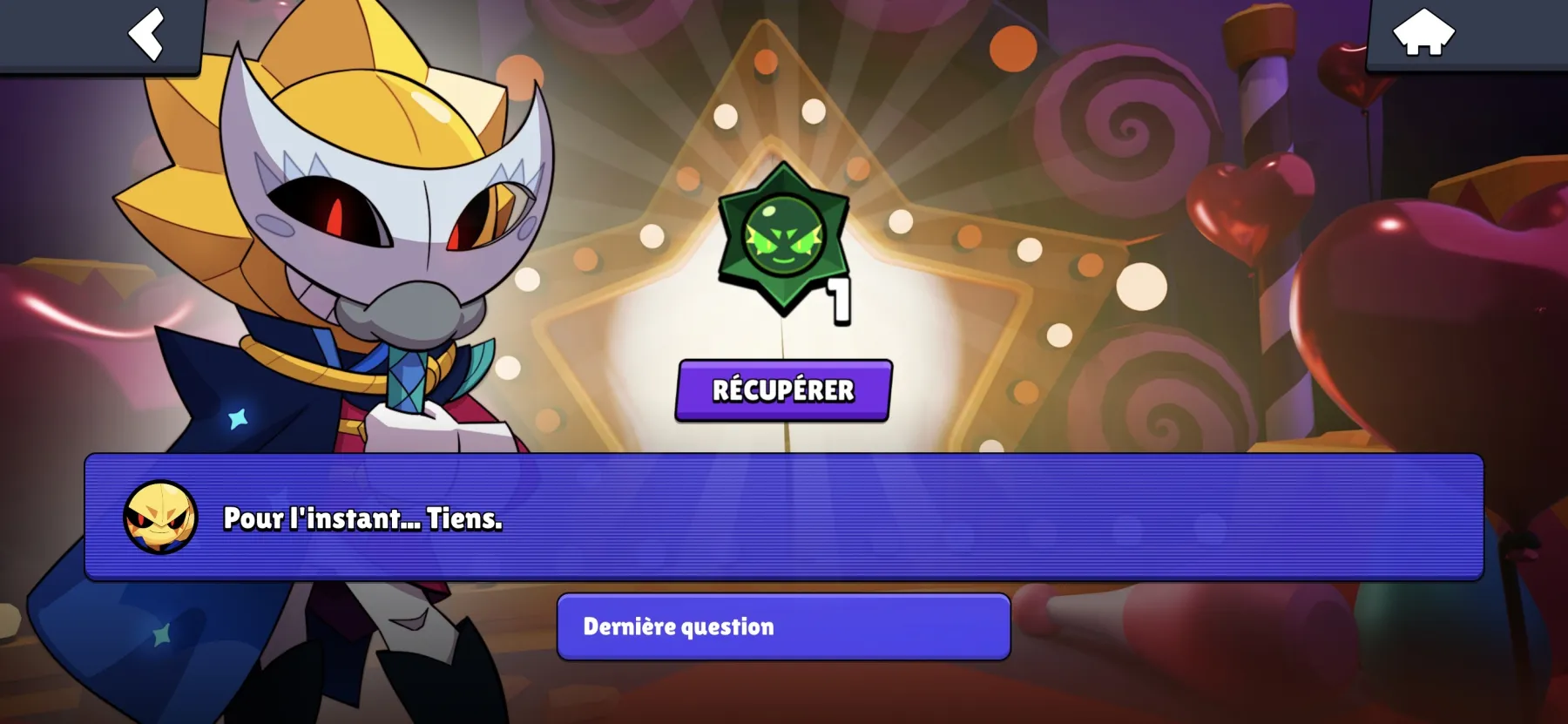Open "Dernière question"
This screenshot has width=1568, height=724.
pos(782,626)
